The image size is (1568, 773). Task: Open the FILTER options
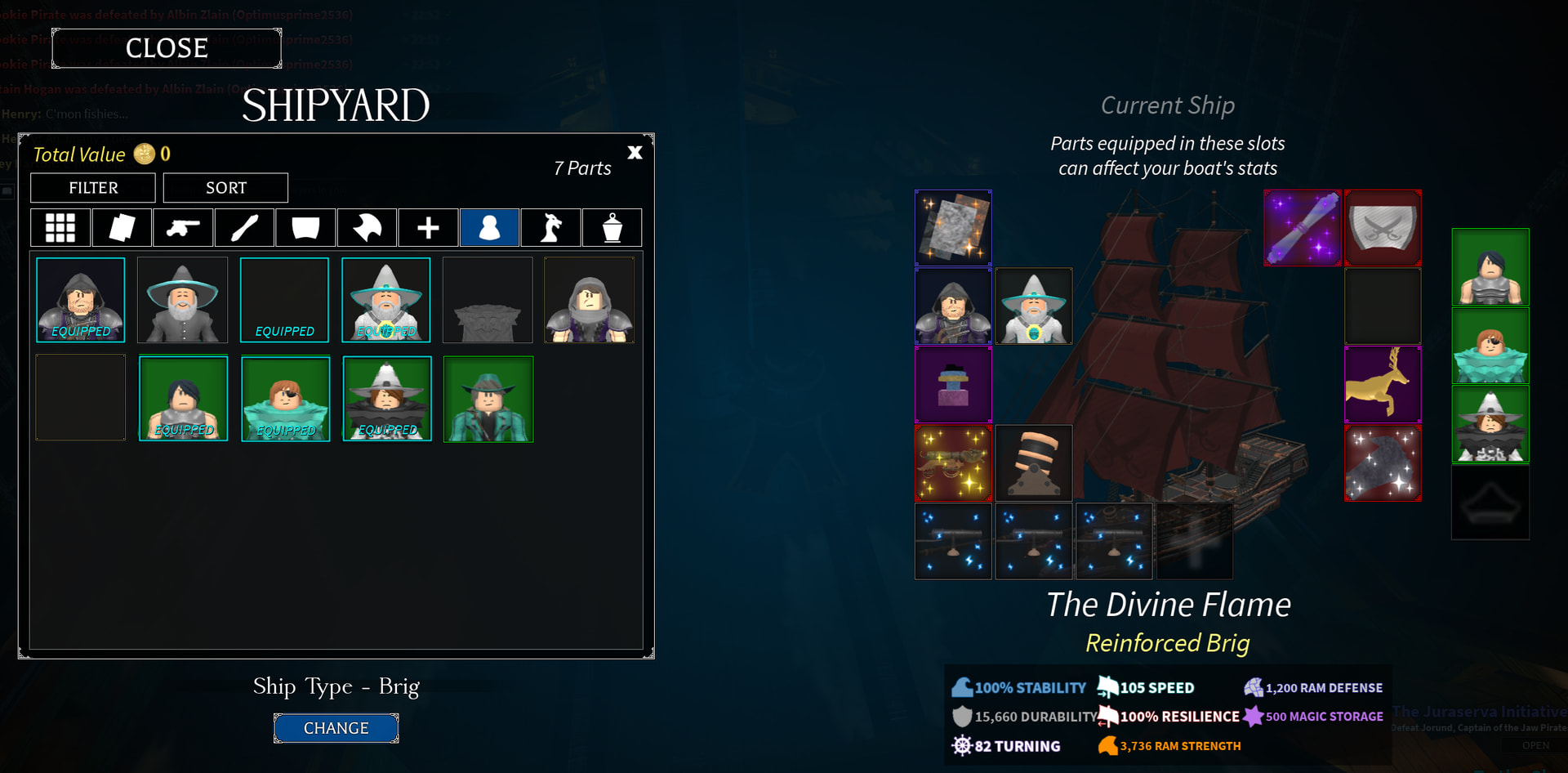tap(93, 188)
